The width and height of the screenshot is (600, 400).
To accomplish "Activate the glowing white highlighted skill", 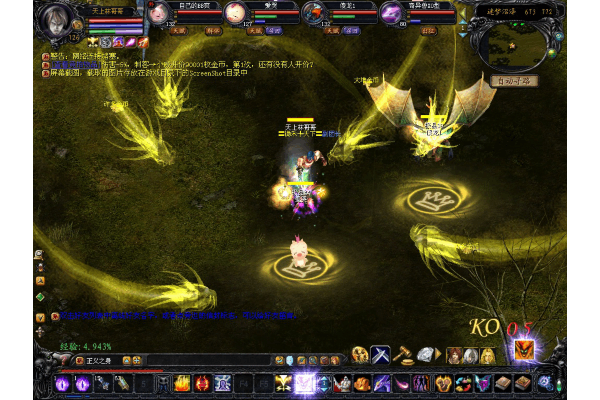I will [x=304, y=382].
